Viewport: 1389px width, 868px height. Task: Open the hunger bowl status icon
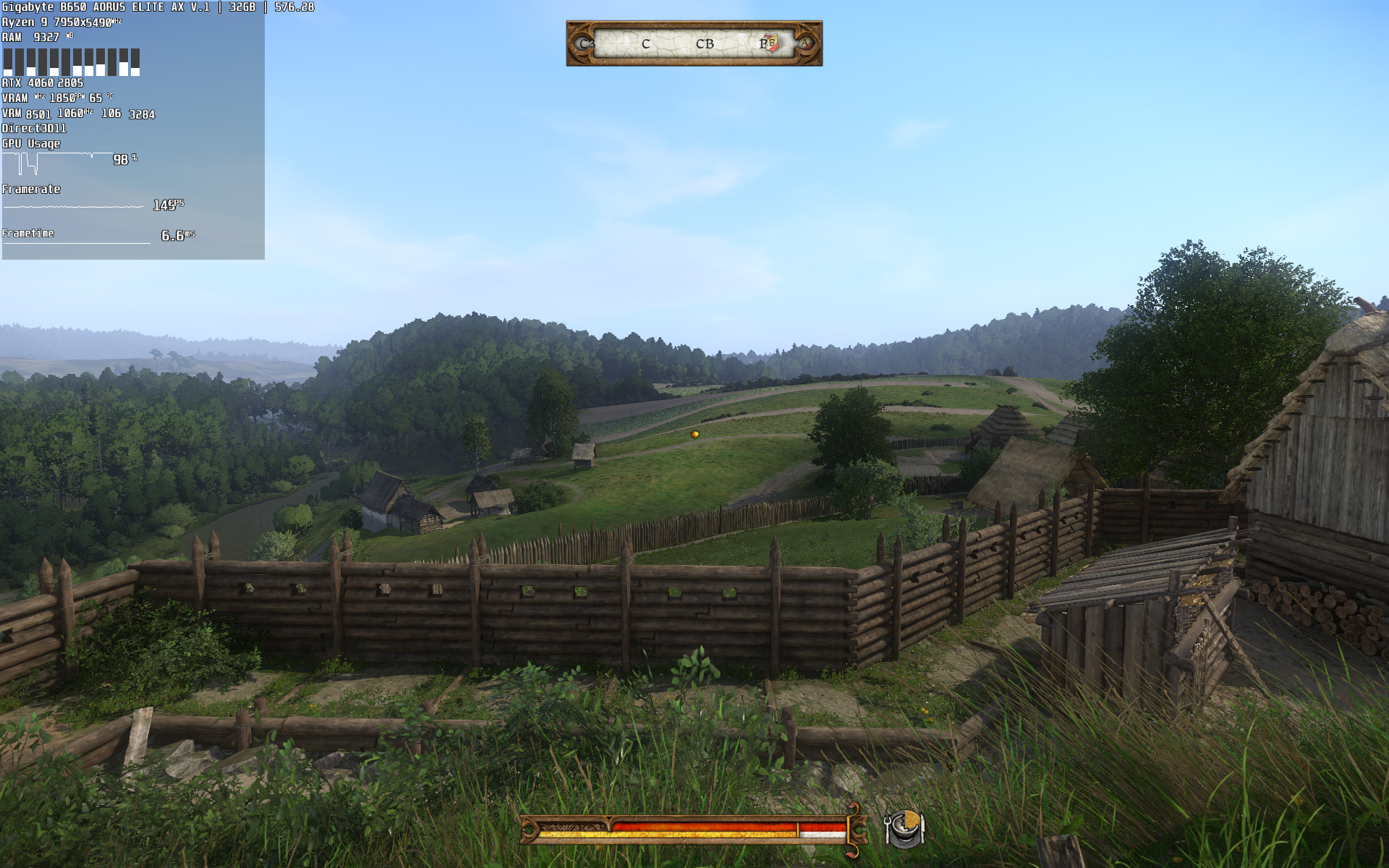(x=905, y=827)
